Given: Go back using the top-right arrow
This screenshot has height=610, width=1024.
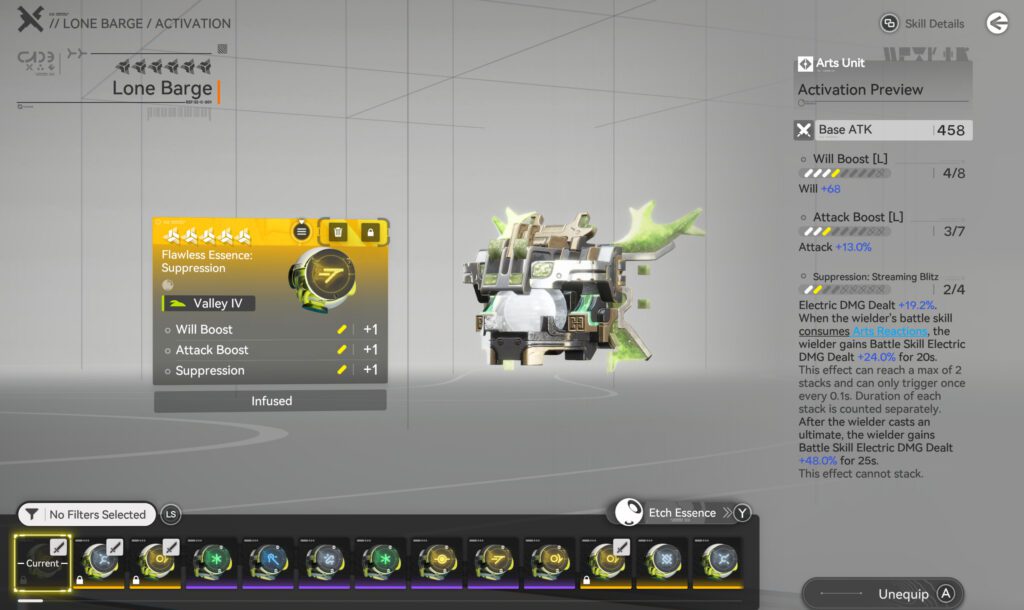Looking at the screenshot, I should (996, 23).
